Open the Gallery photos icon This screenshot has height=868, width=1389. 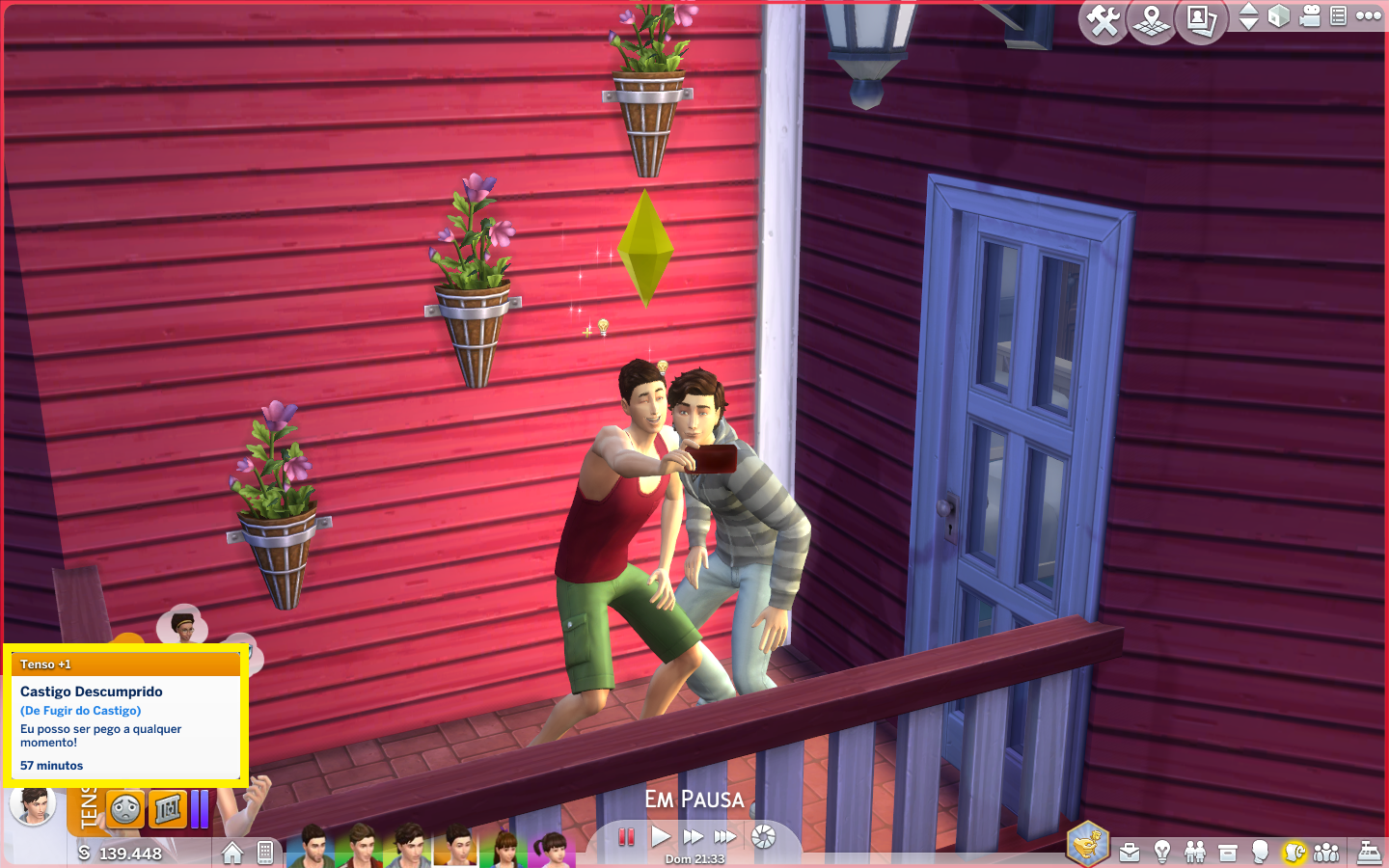coord(1201,20)
